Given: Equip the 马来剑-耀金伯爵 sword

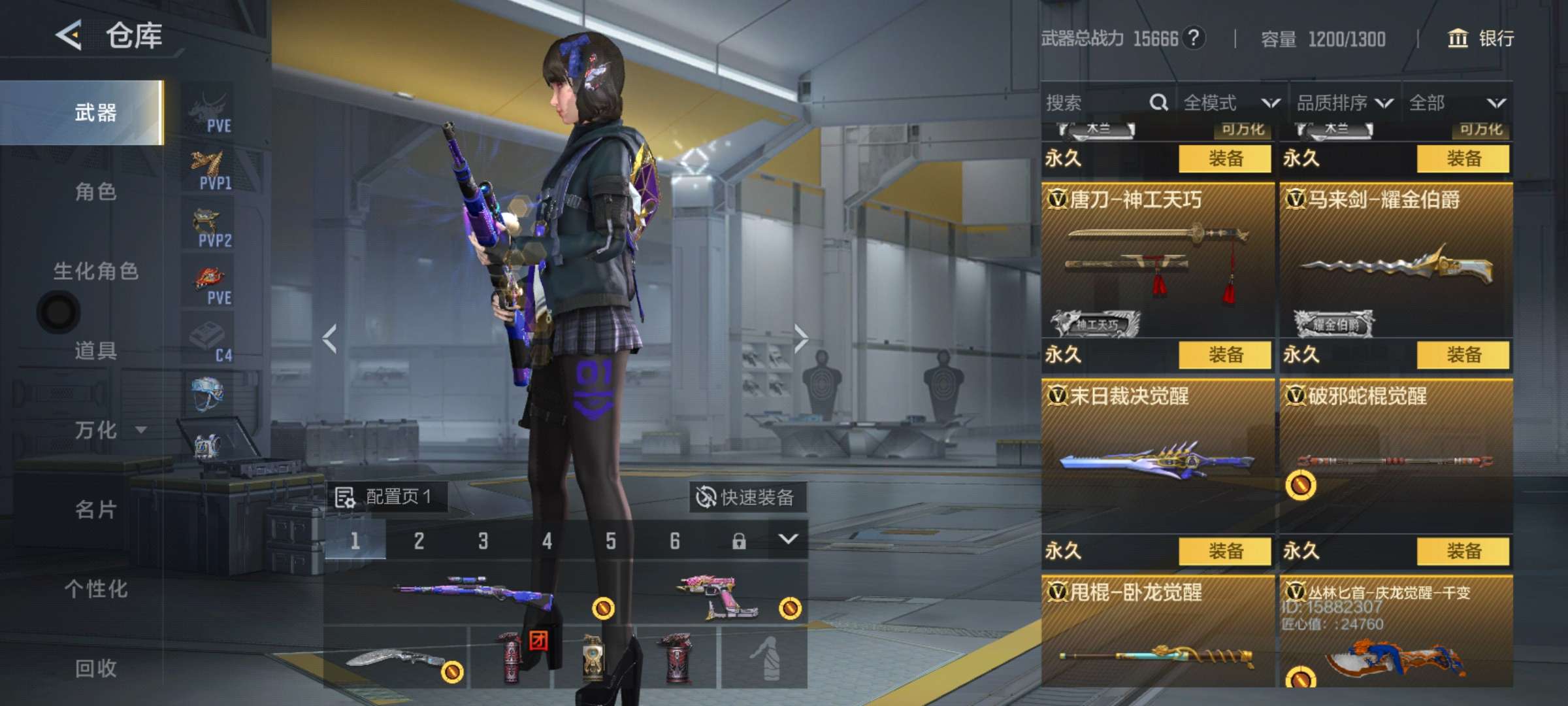Looking at the screenshot, I should pos(1463,355).
